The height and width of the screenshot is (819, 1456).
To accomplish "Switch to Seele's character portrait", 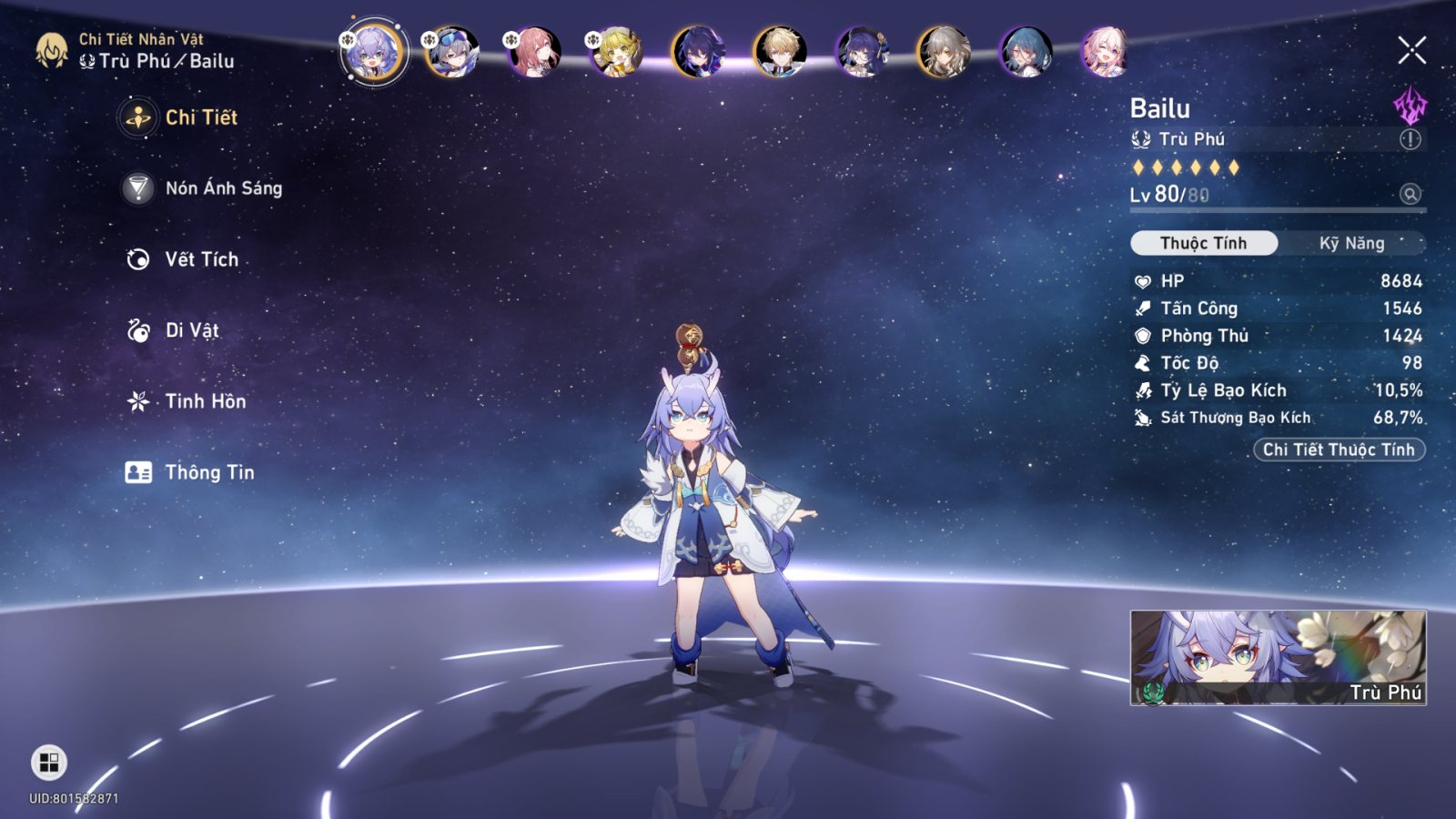I will (698, 52).
